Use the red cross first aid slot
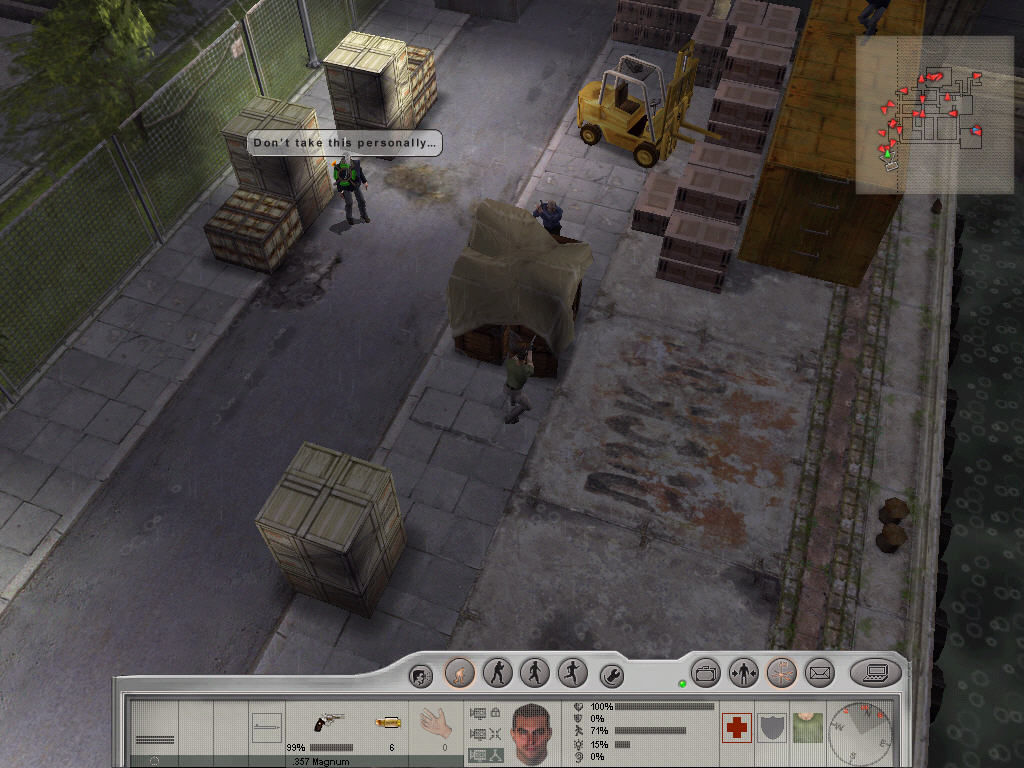Image resolution: width=1024 pixels, height=768 pixels. point(737,727)
